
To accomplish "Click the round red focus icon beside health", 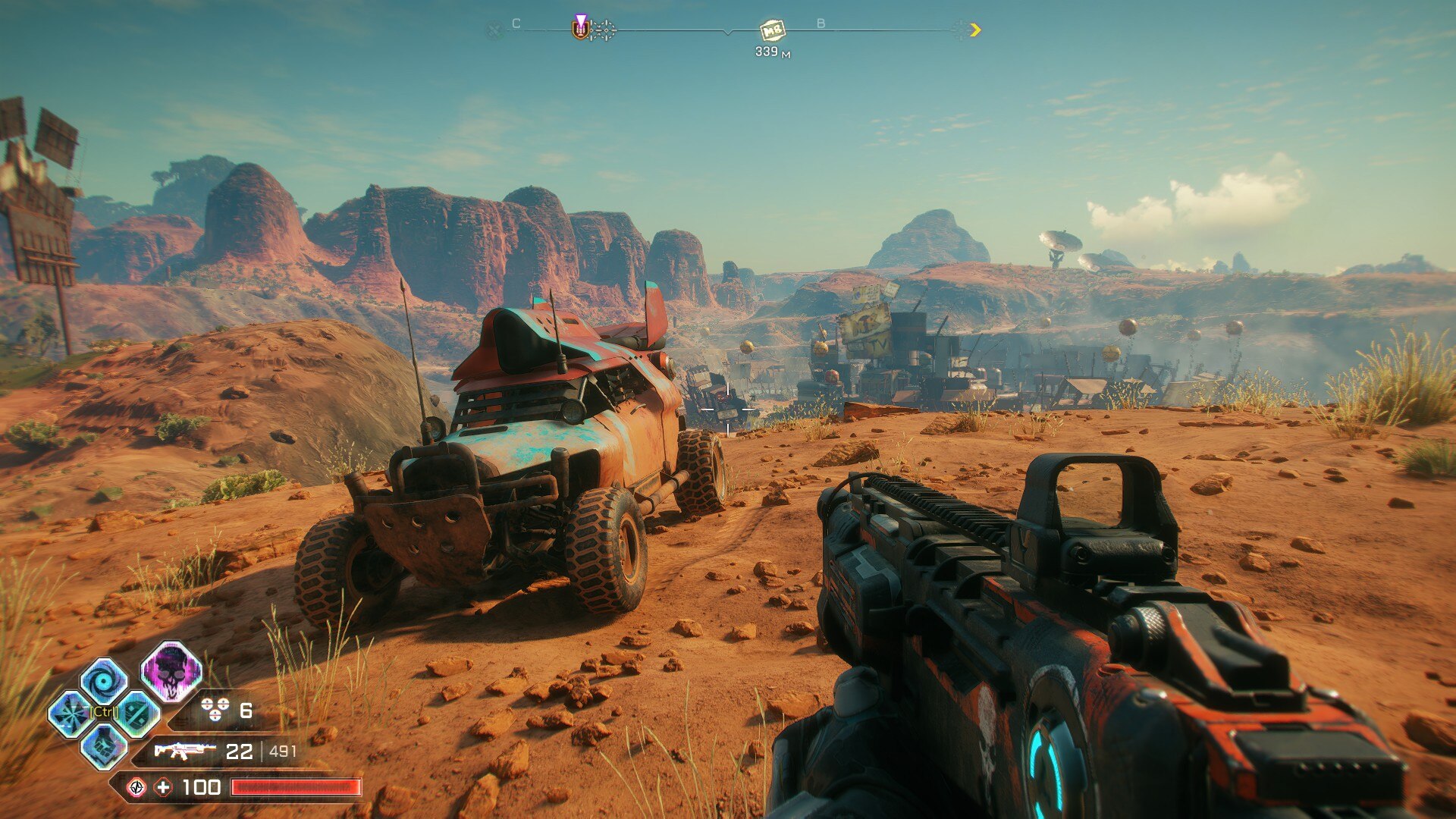I will (x=136, y=788).
